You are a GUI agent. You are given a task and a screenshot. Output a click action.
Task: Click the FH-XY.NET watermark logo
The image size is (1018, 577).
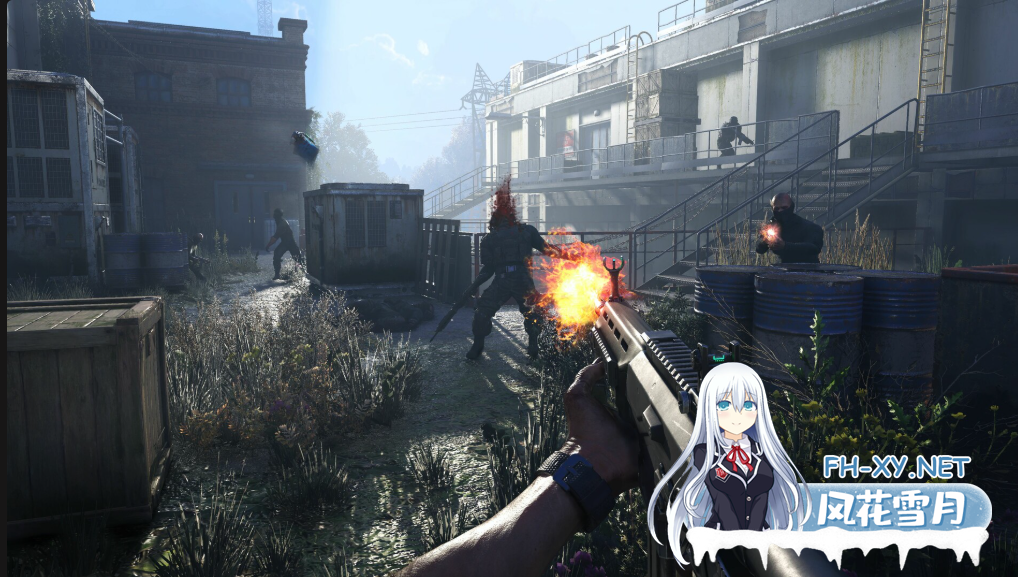[x=893, y=467]
